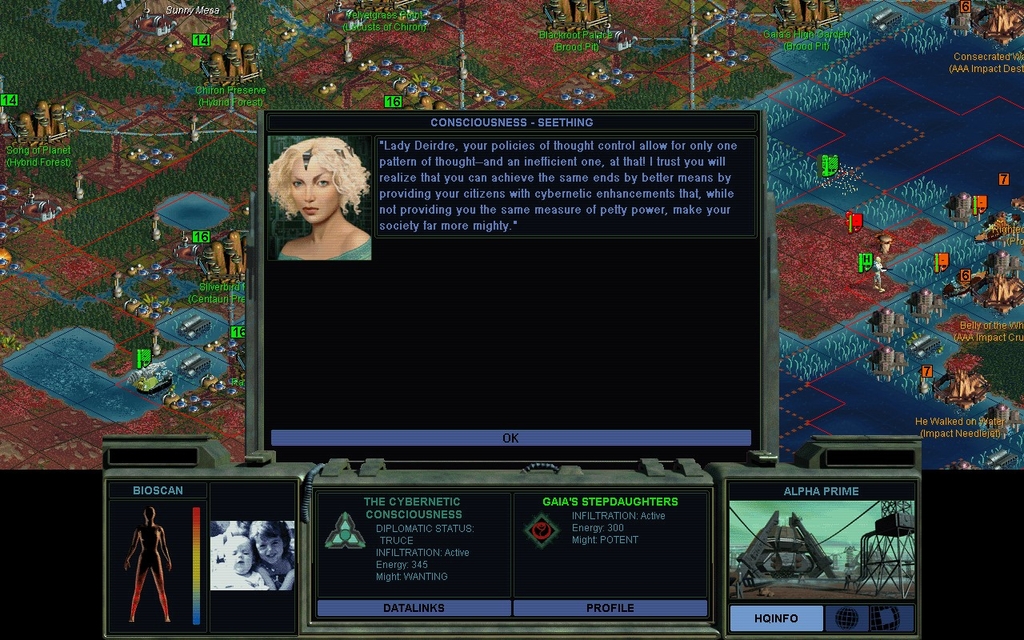Confirm the dialogue with OK
Screen dimensions: 1024x640
click(x=510, y=438)
